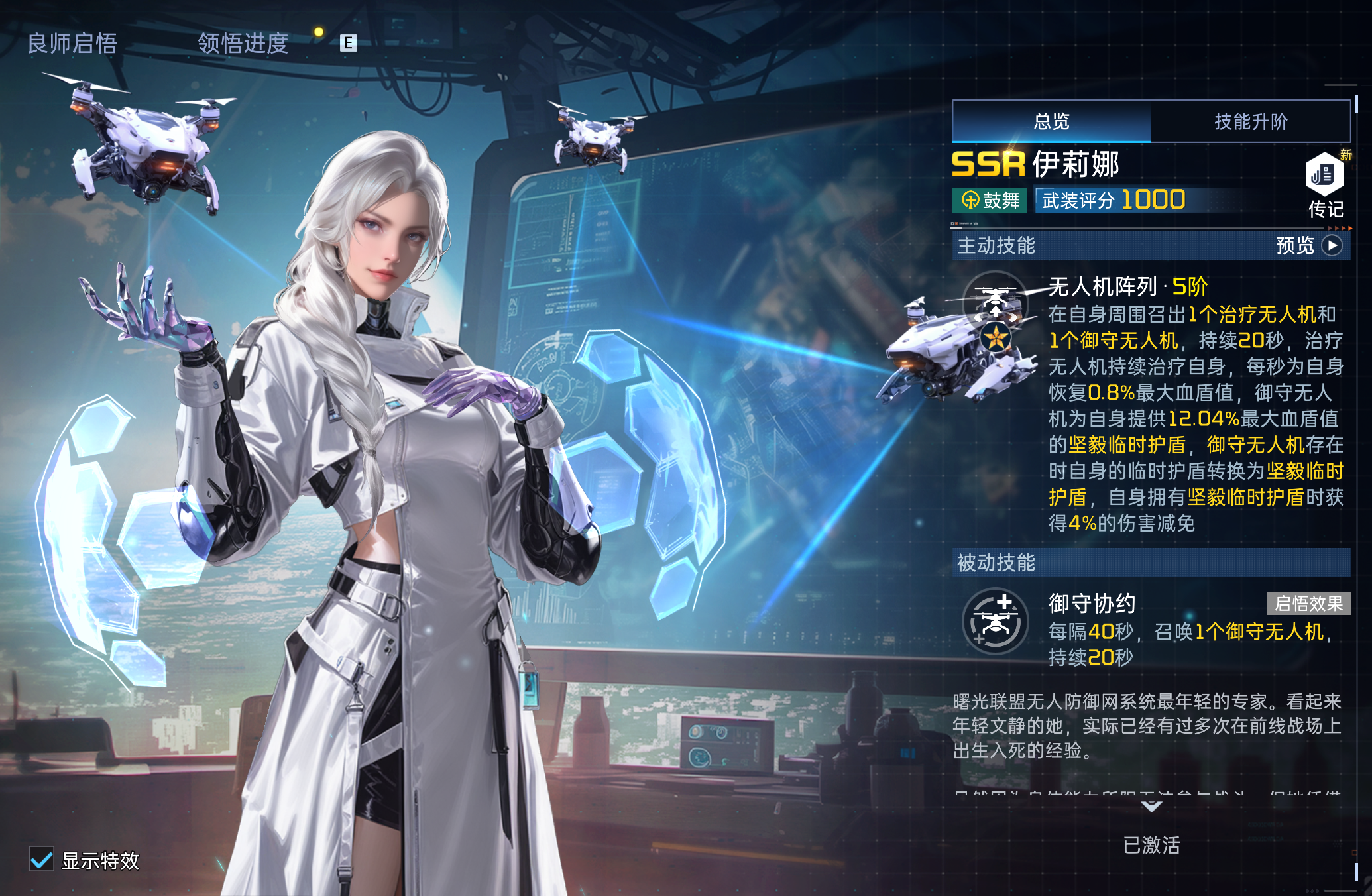Switch to the 领悟进度 progress tab
1372x896 pixels.
coord(243,44)
